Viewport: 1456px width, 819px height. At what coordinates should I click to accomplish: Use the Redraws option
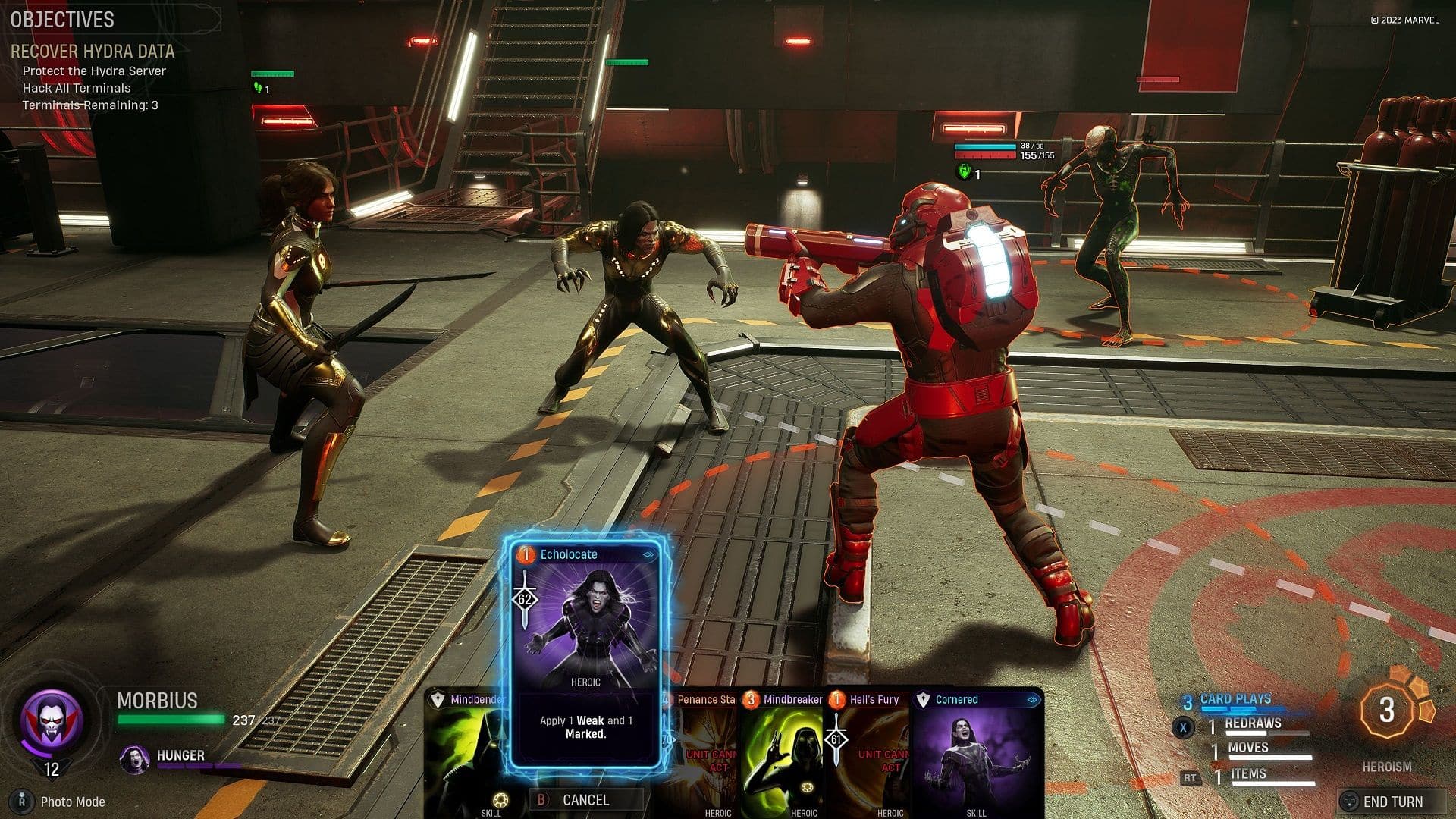coord(1252,725)
